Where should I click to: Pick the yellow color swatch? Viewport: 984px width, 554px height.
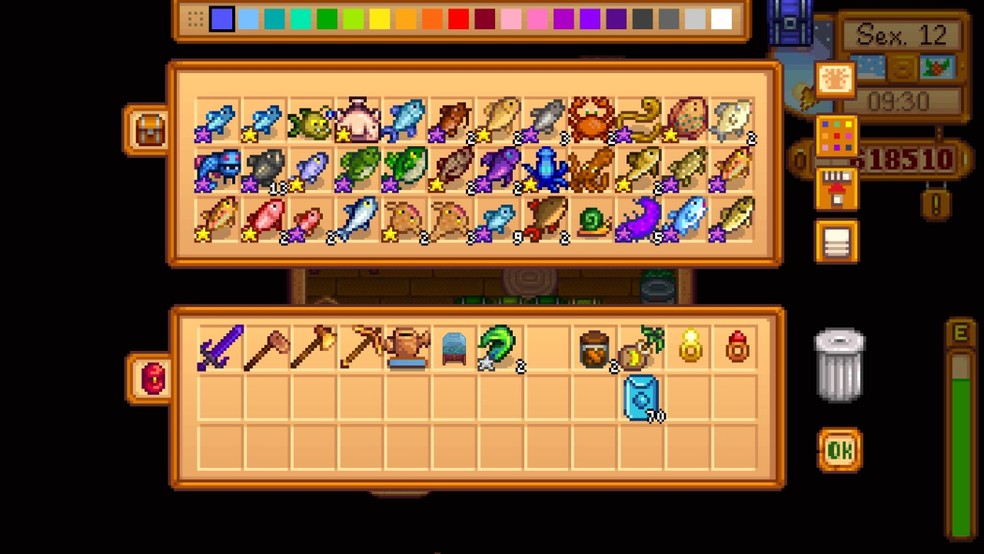(379, 19)
